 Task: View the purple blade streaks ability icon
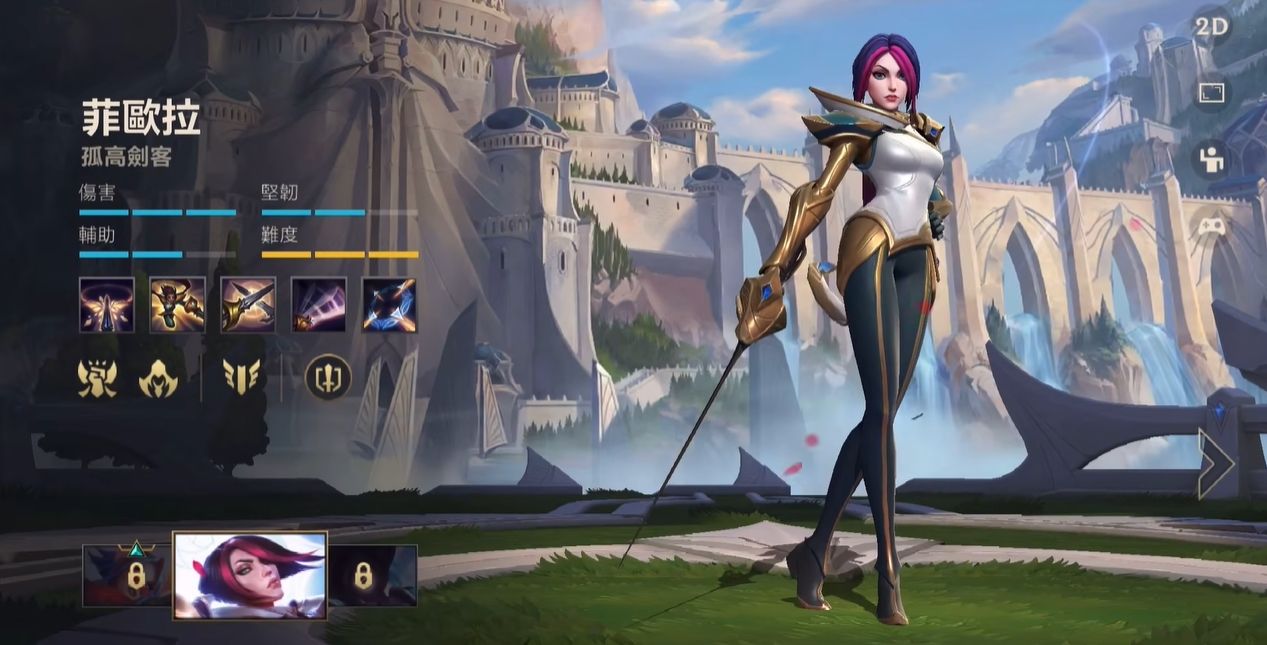(x=319, y=305)
